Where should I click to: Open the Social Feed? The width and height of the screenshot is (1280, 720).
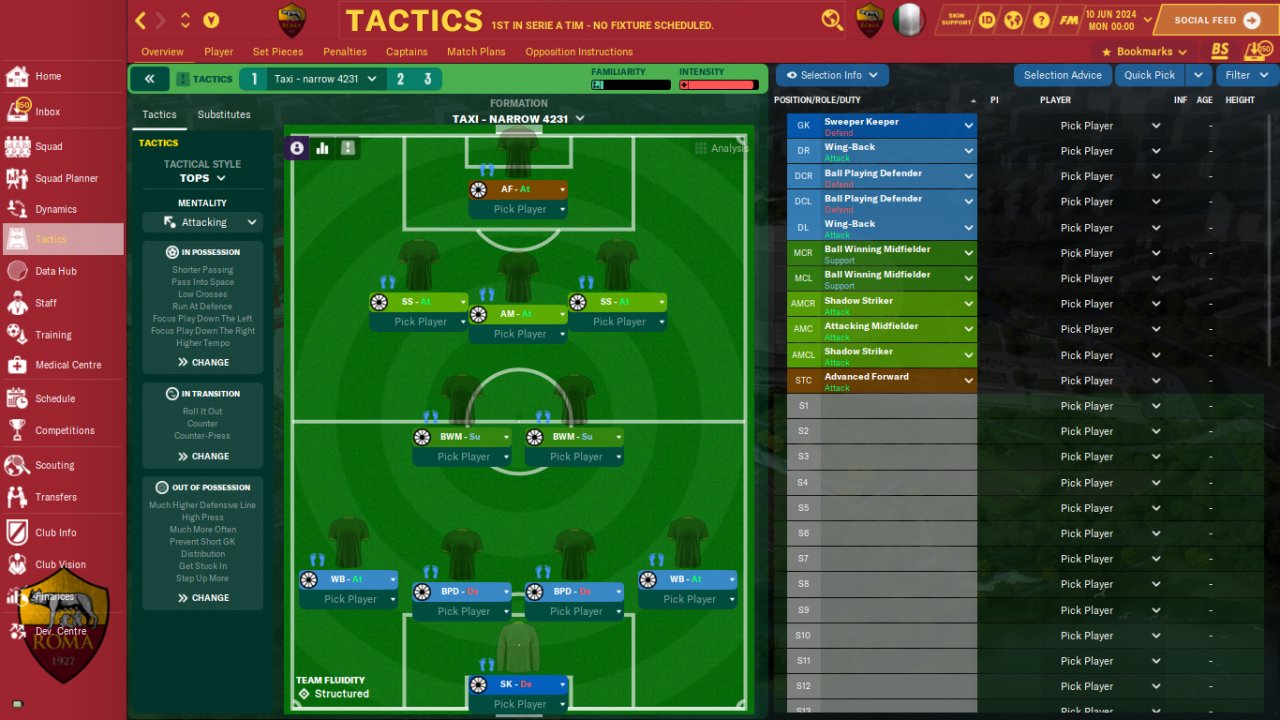coord(1215,20)
